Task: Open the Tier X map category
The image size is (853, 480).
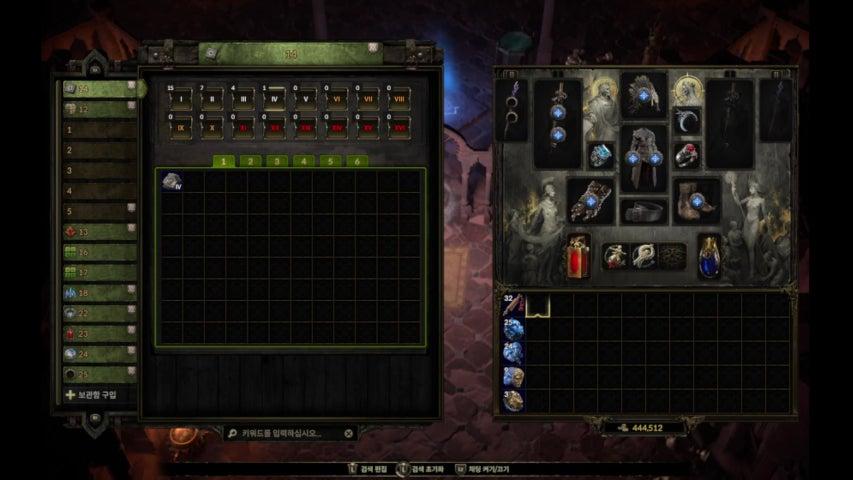Action: pos(213,128)
